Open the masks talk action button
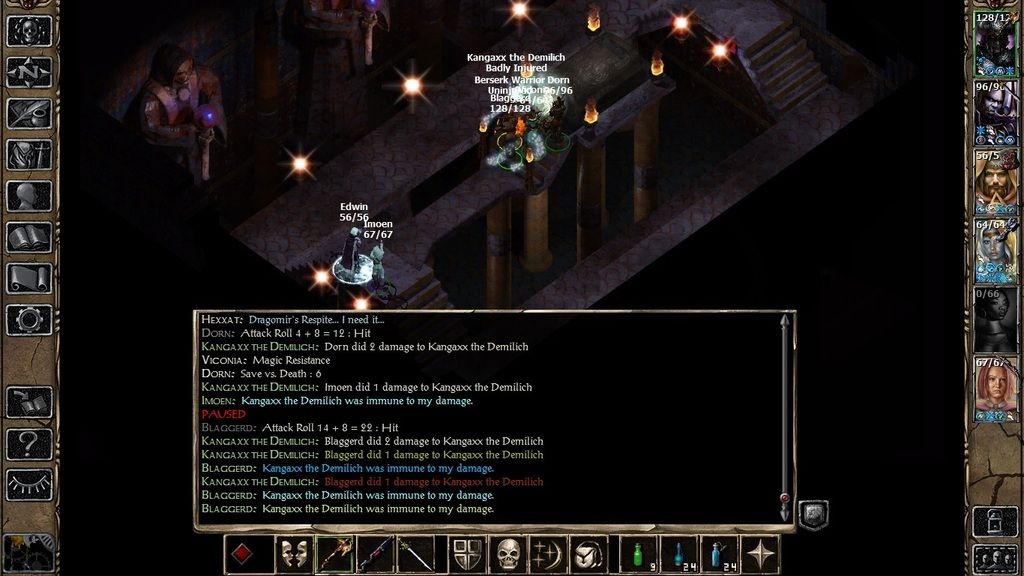Image resolution: width=1024 pixels, height=576 pixels. pyautogui.click(x=293, y=554)
